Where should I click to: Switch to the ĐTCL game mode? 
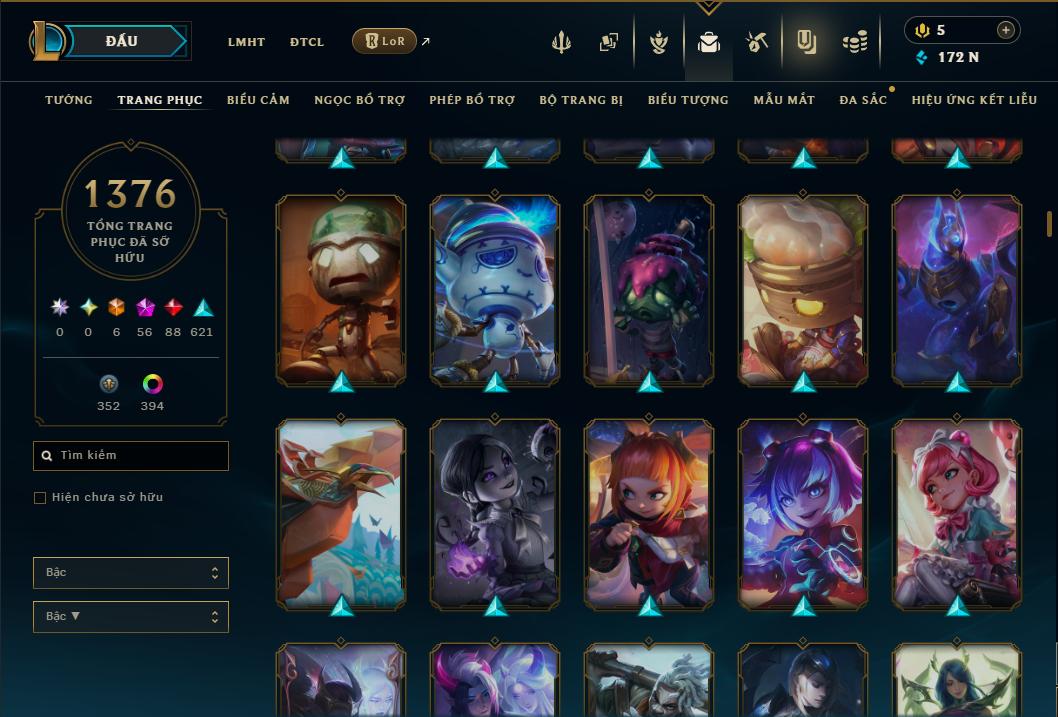tap(307, 42)
